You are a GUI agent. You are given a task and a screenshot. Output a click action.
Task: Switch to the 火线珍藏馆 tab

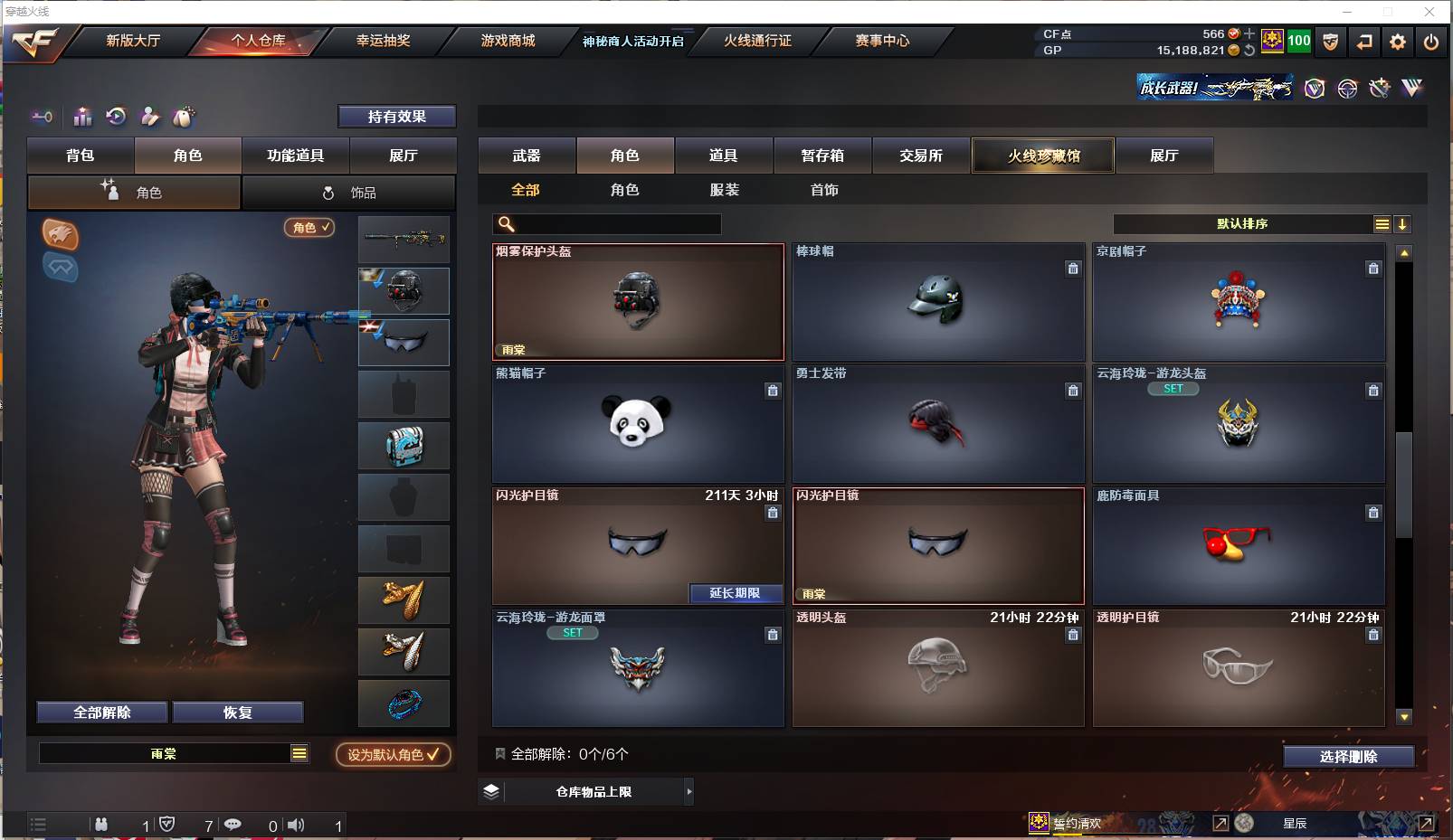[x=1042, y=155]
